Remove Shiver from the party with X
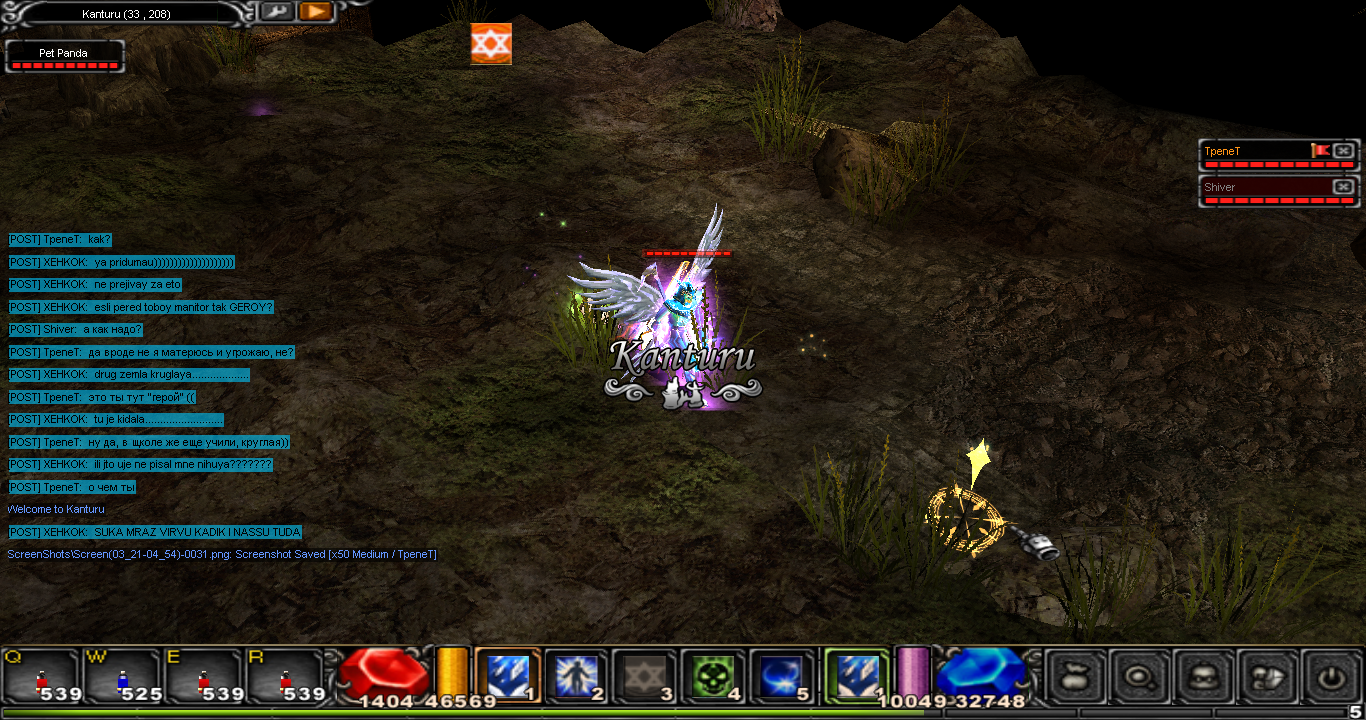 point(1343,187)
